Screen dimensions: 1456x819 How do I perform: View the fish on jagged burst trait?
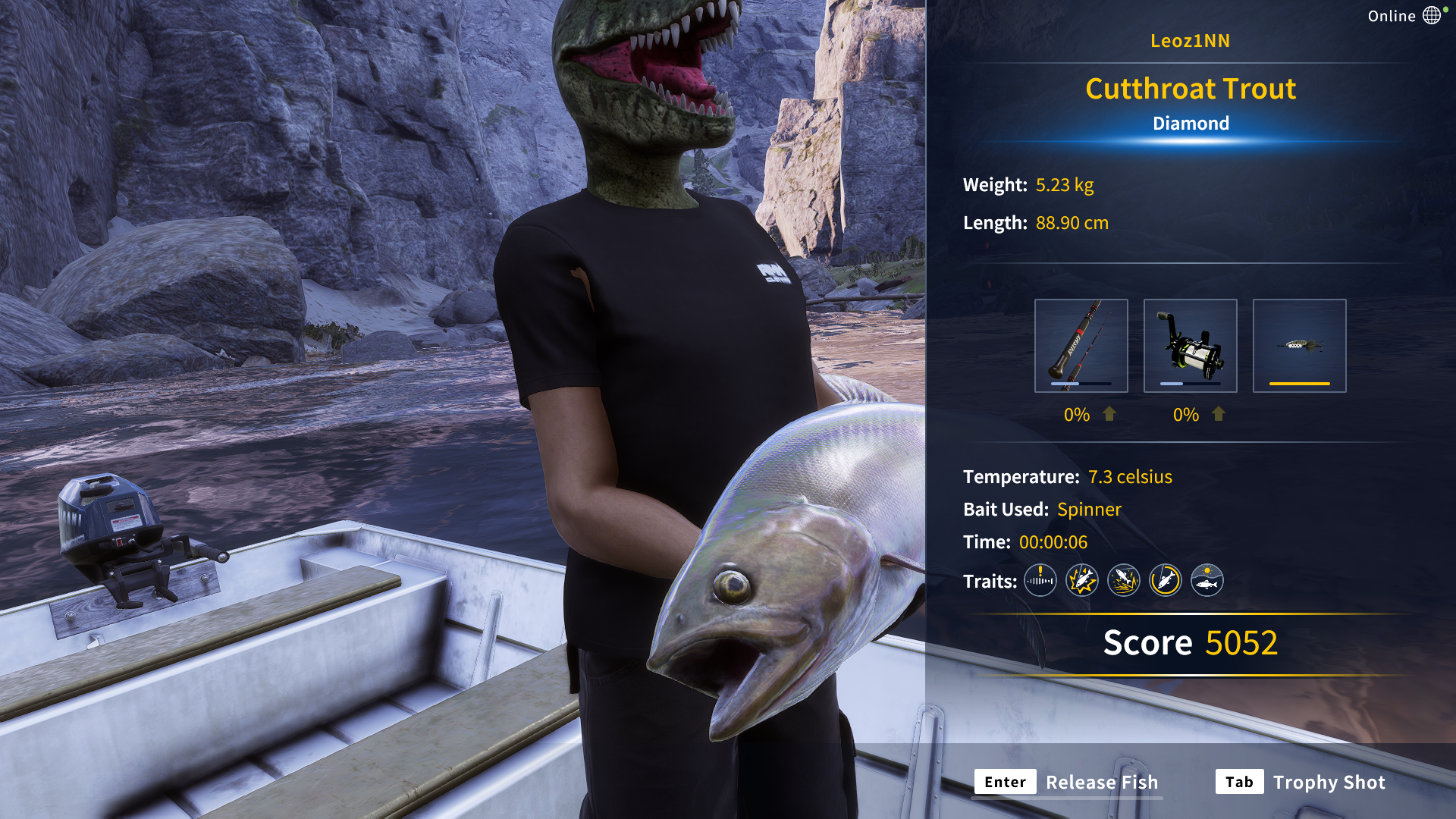pyautogui.click(x=1081, y=581)
